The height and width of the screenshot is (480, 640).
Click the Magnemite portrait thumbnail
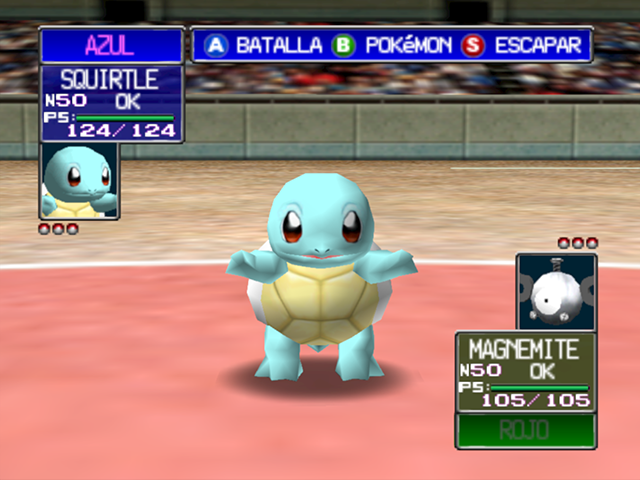[556, 292]
